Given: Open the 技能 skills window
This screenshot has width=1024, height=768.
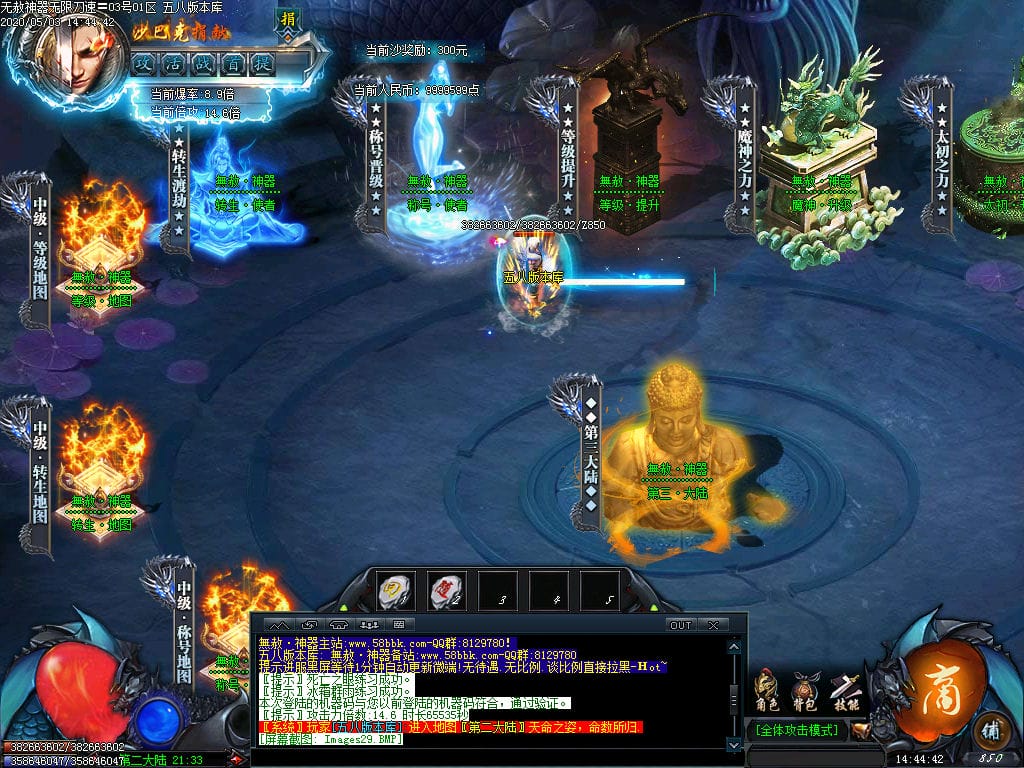Looking at the screenshot, I should click(x=844, y=690).
